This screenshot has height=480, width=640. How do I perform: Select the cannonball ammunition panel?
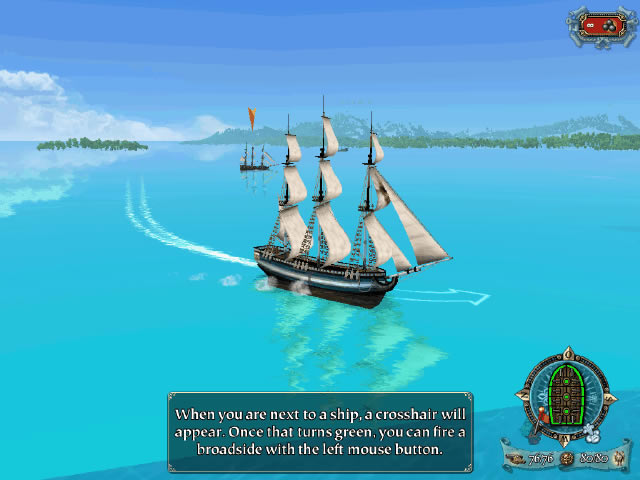pos(604,24)
